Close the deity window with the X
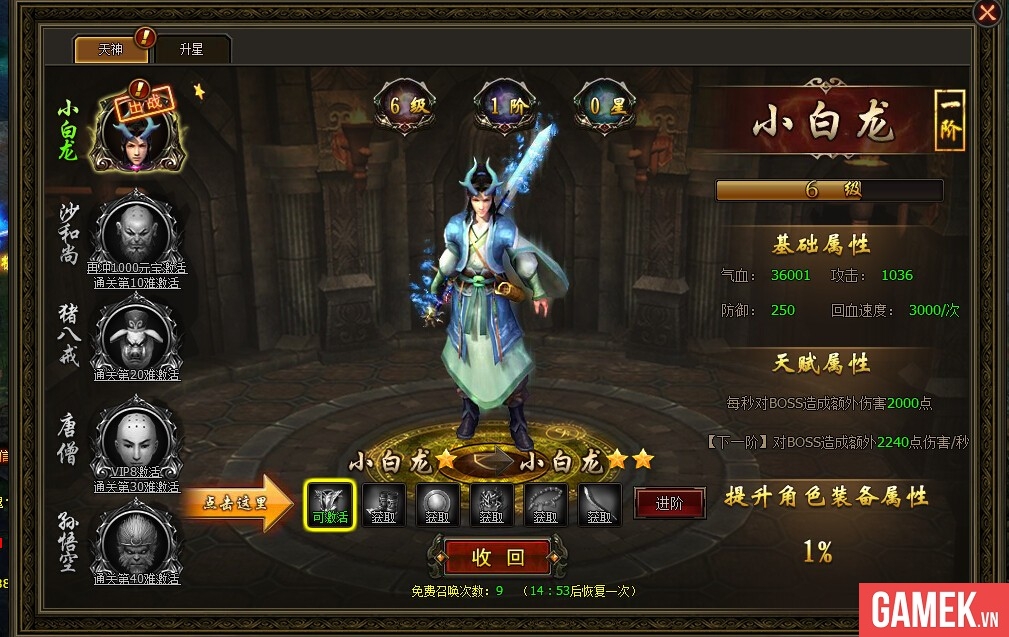This screenshot has height=637, width=1009. [x=987, y=13]
